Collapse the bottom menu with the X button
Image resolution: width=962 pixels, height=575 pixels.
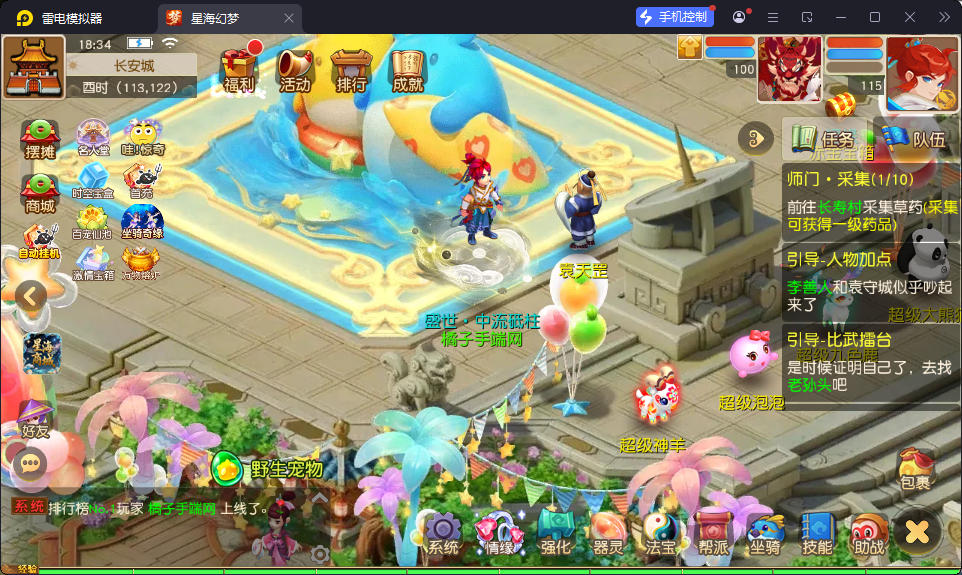[917, 531]
